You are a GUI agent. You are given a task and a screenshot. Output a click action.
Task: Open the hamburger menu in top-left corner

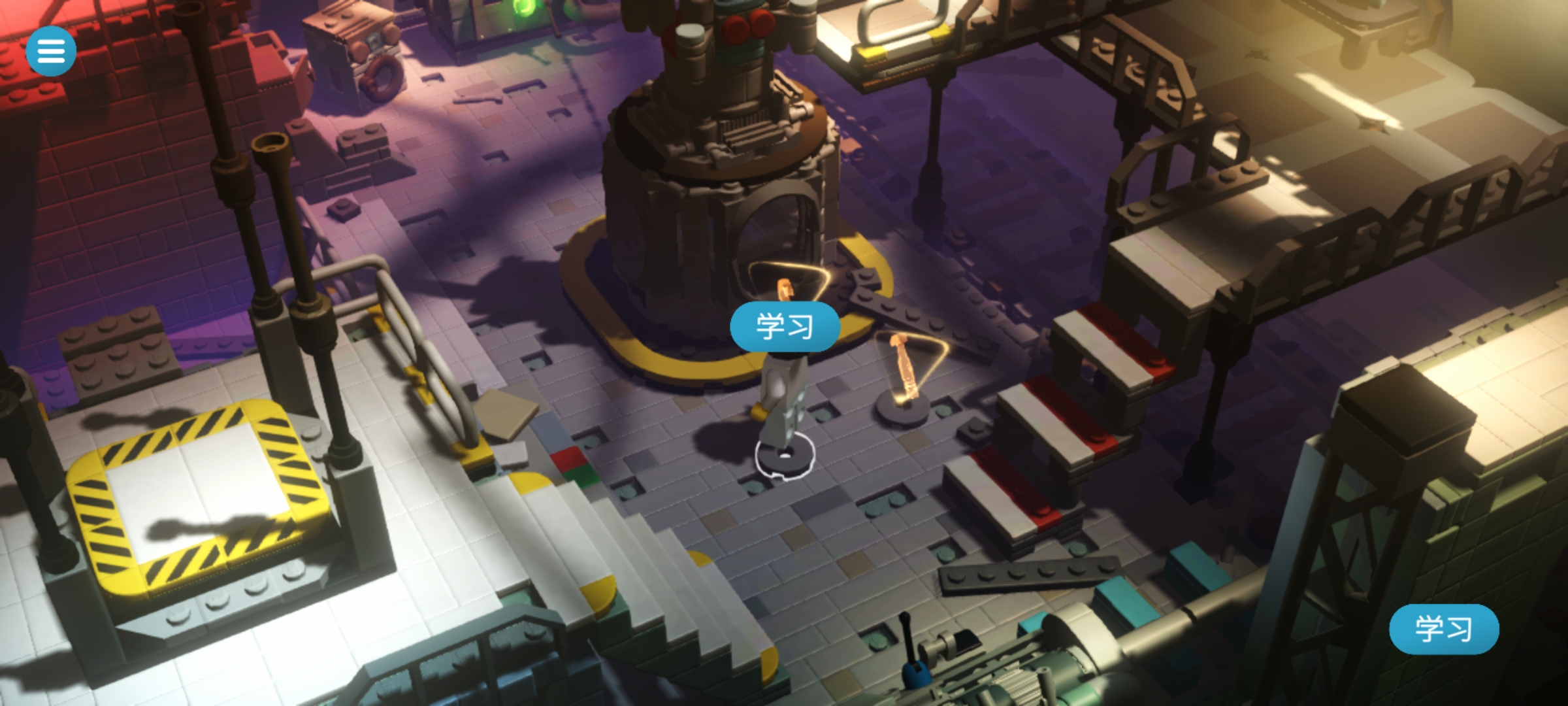[x=51, y=50]
